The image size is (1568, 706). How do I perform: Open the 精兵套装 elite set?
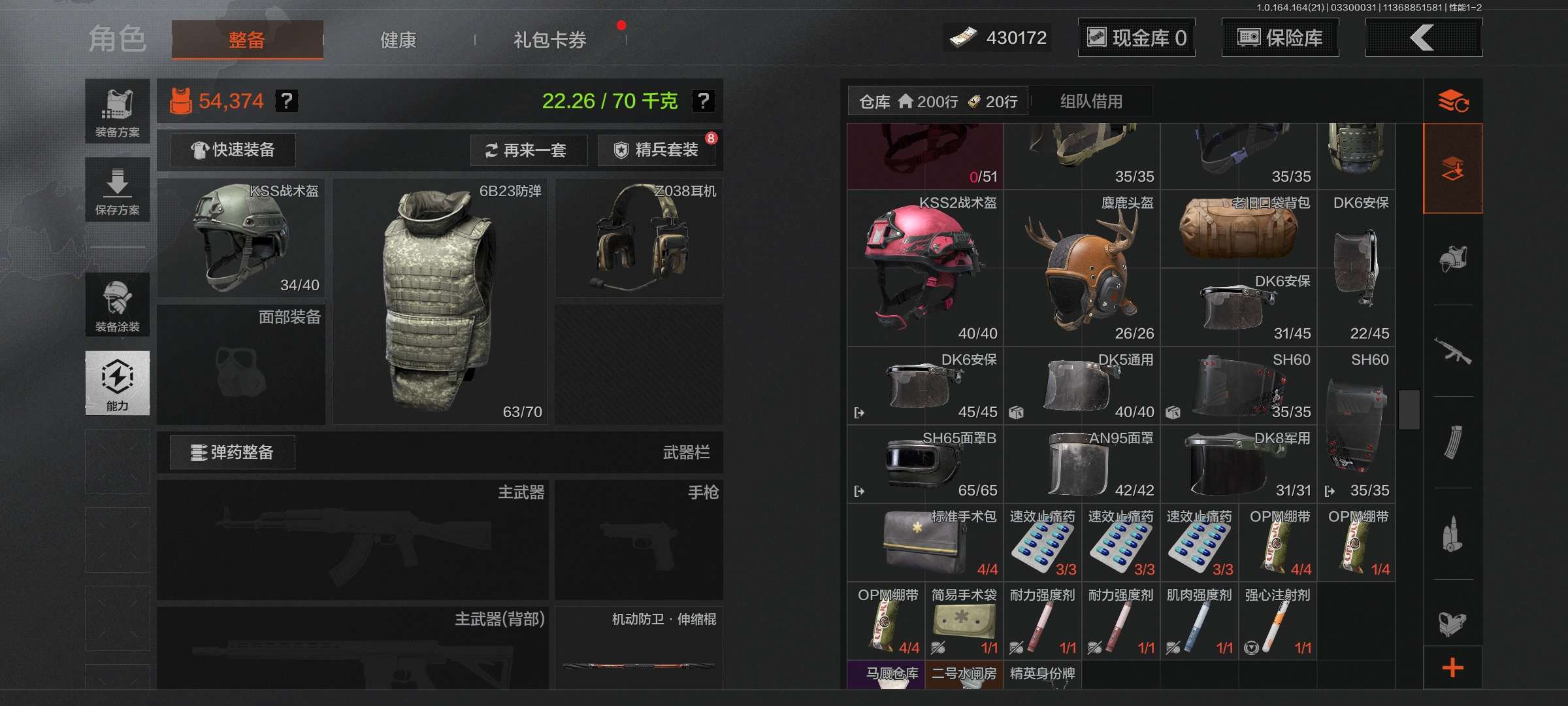click(x=655, y=150)
